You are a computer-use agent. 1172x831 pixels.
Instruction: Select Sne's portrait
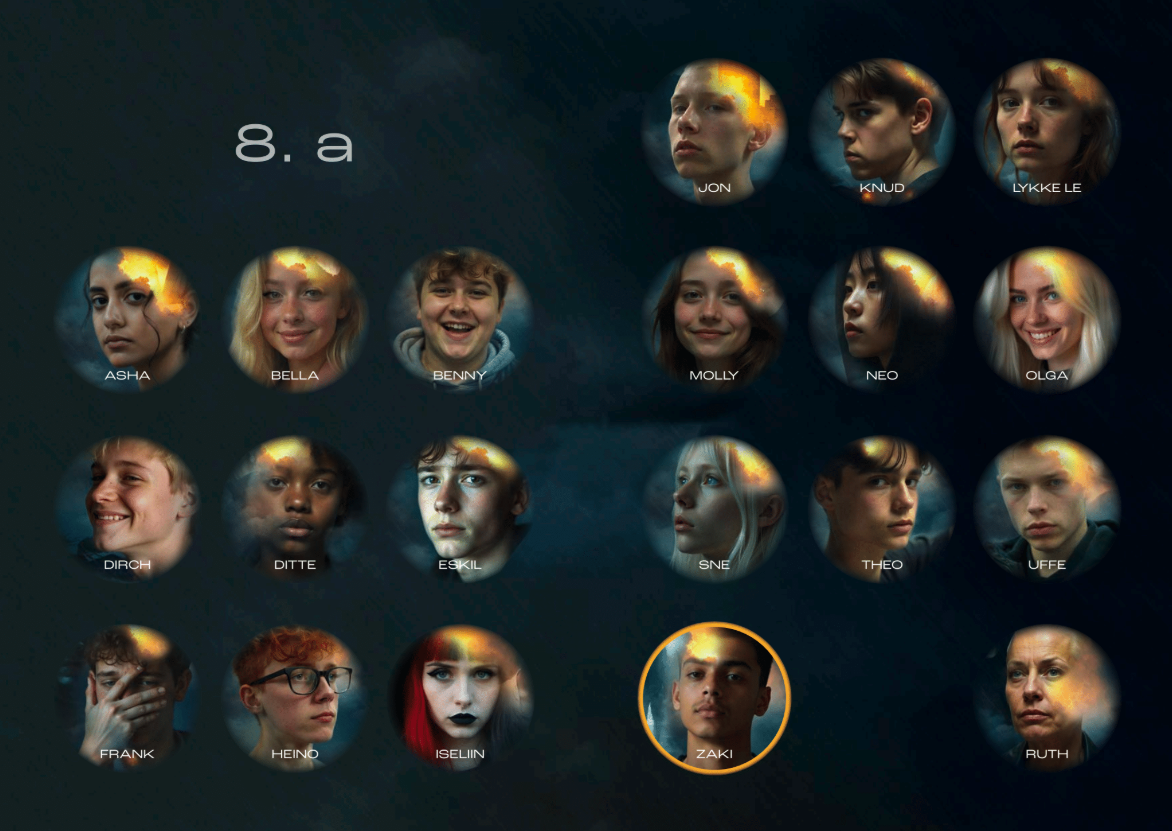714,507
